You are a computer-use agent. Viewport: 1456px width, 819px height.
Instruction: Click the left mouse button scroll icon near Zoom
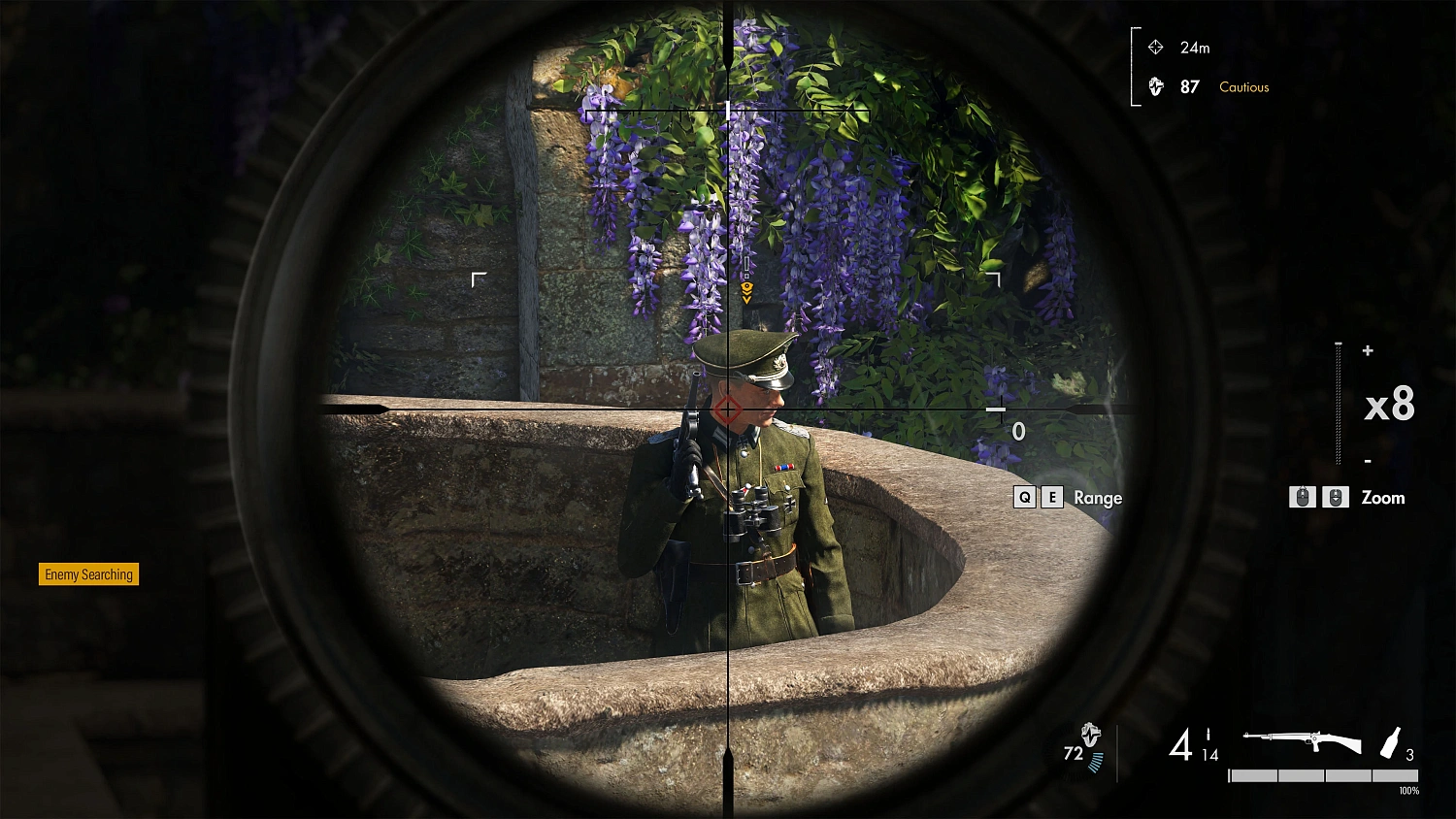click(1303, 497)
